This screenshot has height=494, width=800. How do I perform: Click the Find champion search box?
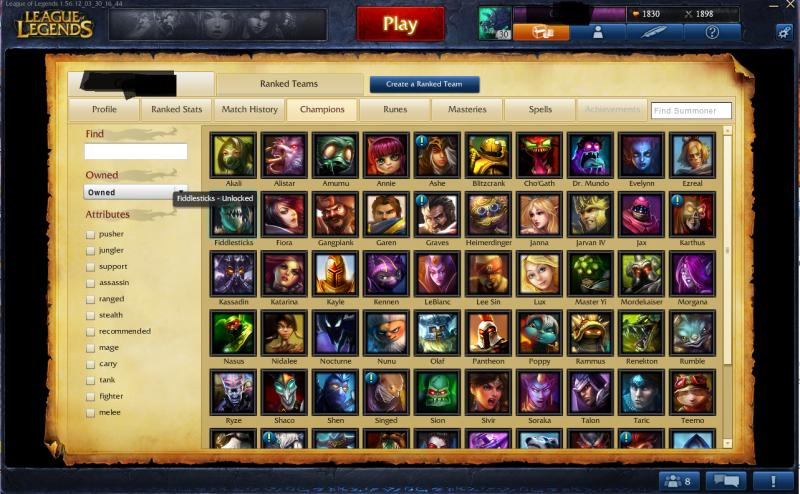pyautogui.click(x=136, y=152)
